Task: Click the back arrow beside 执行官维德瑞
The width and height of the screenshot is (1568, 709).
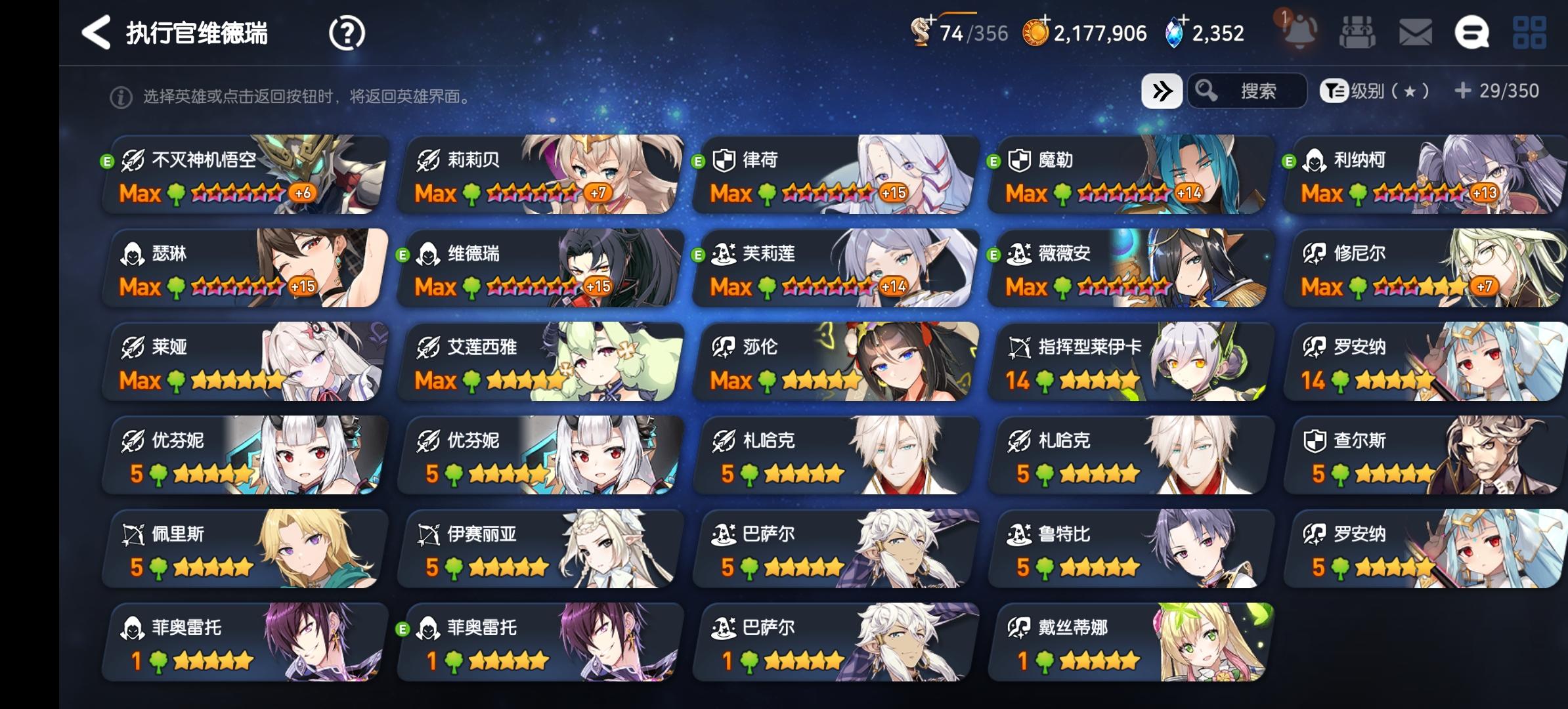Action: (96, 32)
